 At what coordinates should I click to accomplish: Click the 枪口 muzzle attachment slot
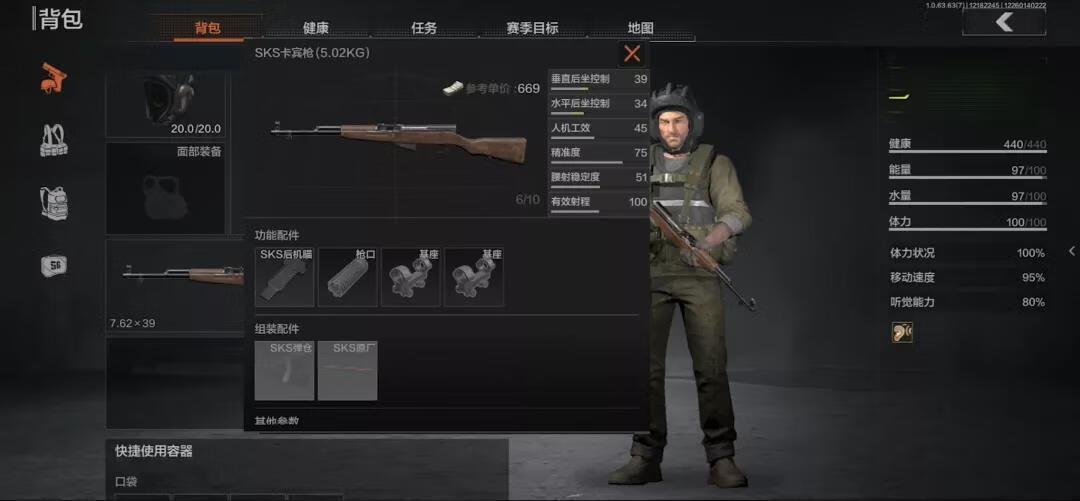click(x=348, y=277)
